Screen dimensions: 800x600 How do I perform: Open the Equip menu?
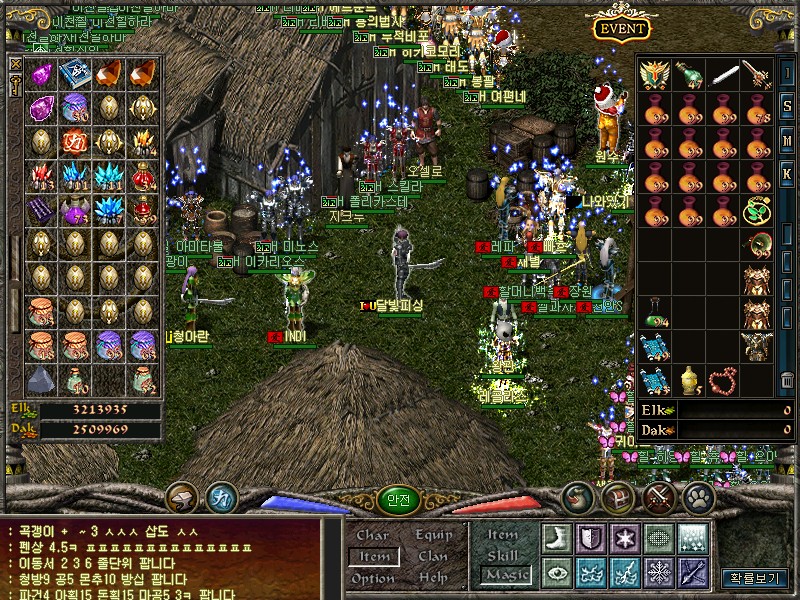(x=433, y=535)
